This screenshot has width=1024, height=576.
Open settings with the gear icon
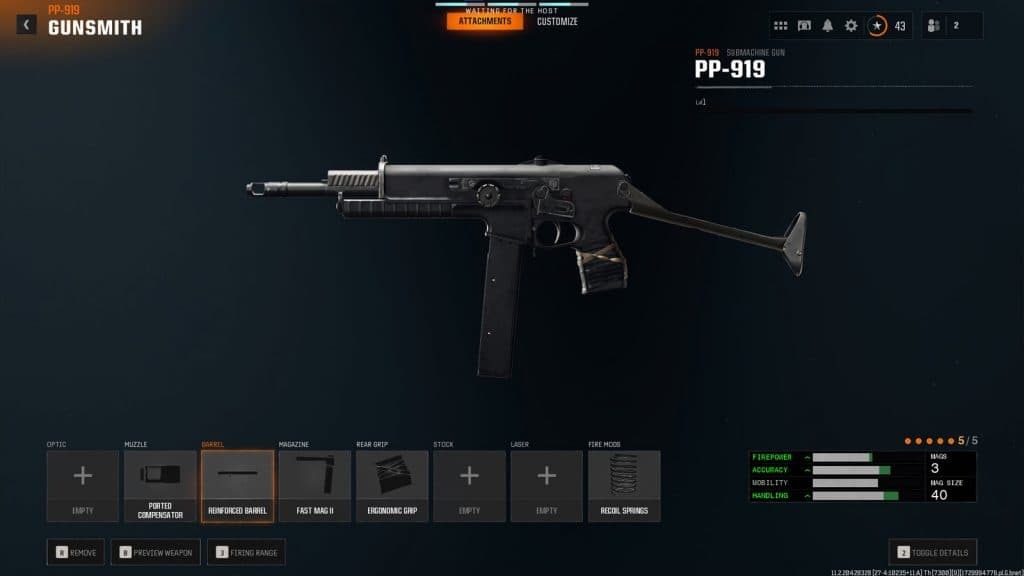[851, 25]
